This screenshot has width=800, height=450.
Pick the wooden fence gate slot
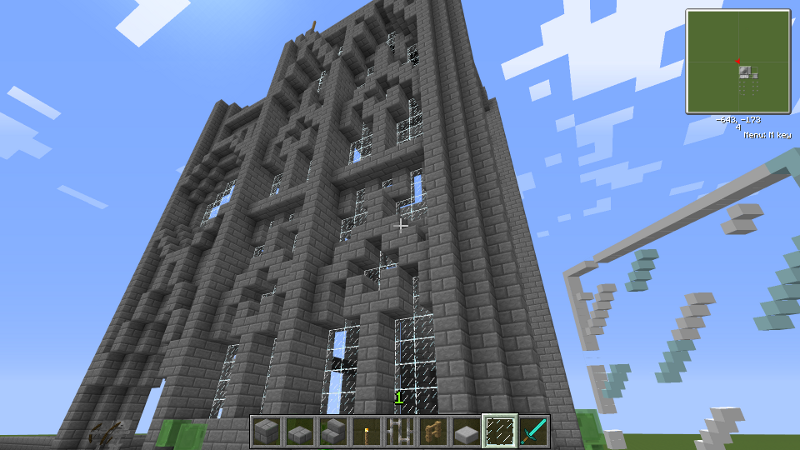click(432, 432)
